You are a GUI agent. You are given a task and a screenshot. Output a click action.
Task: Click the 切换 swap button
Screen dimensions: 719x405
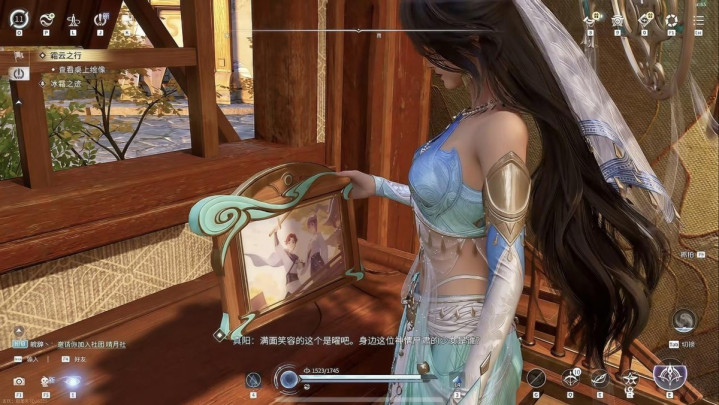point(685,320)
